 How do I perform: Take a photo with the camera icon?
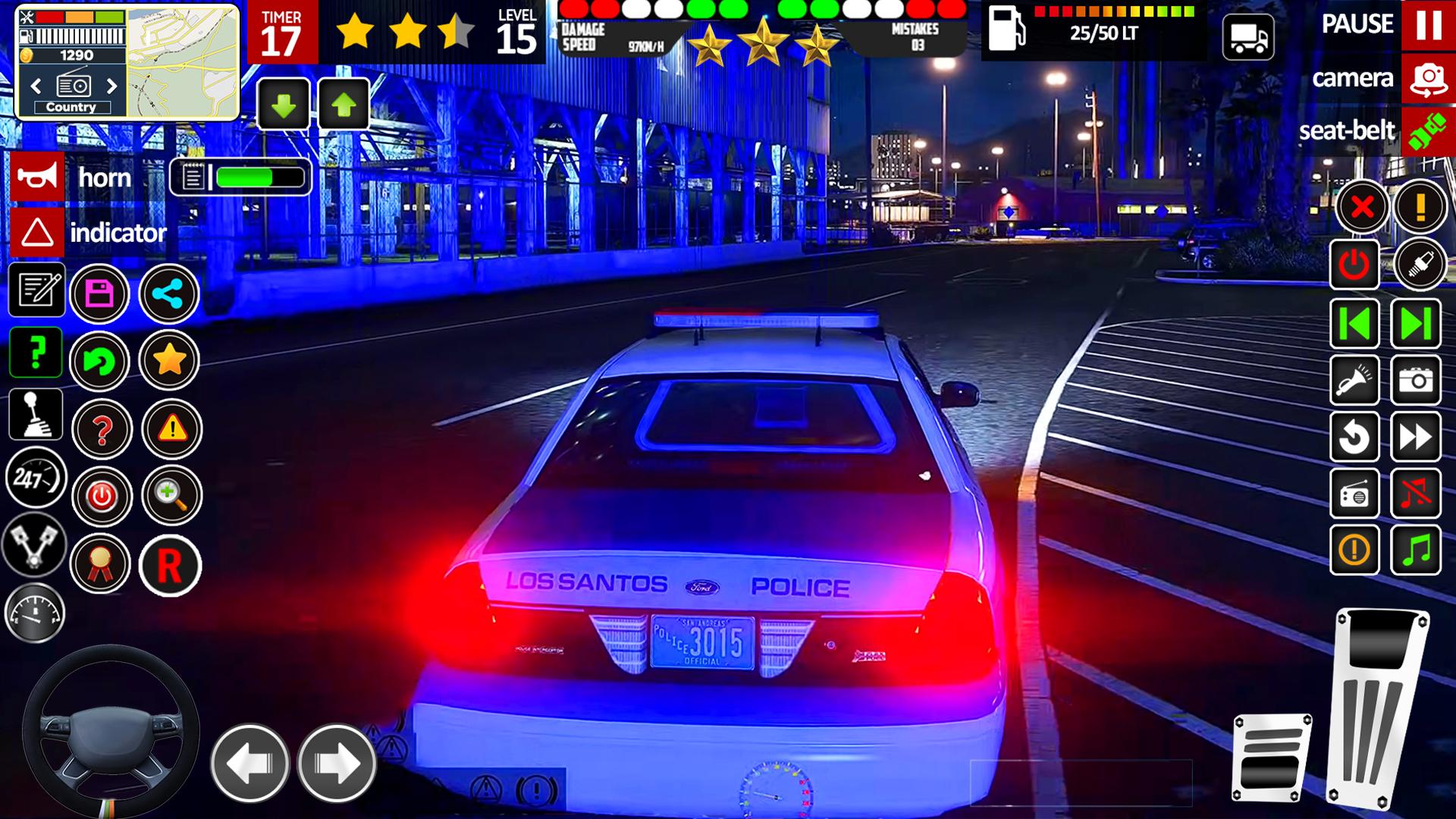1416,380
